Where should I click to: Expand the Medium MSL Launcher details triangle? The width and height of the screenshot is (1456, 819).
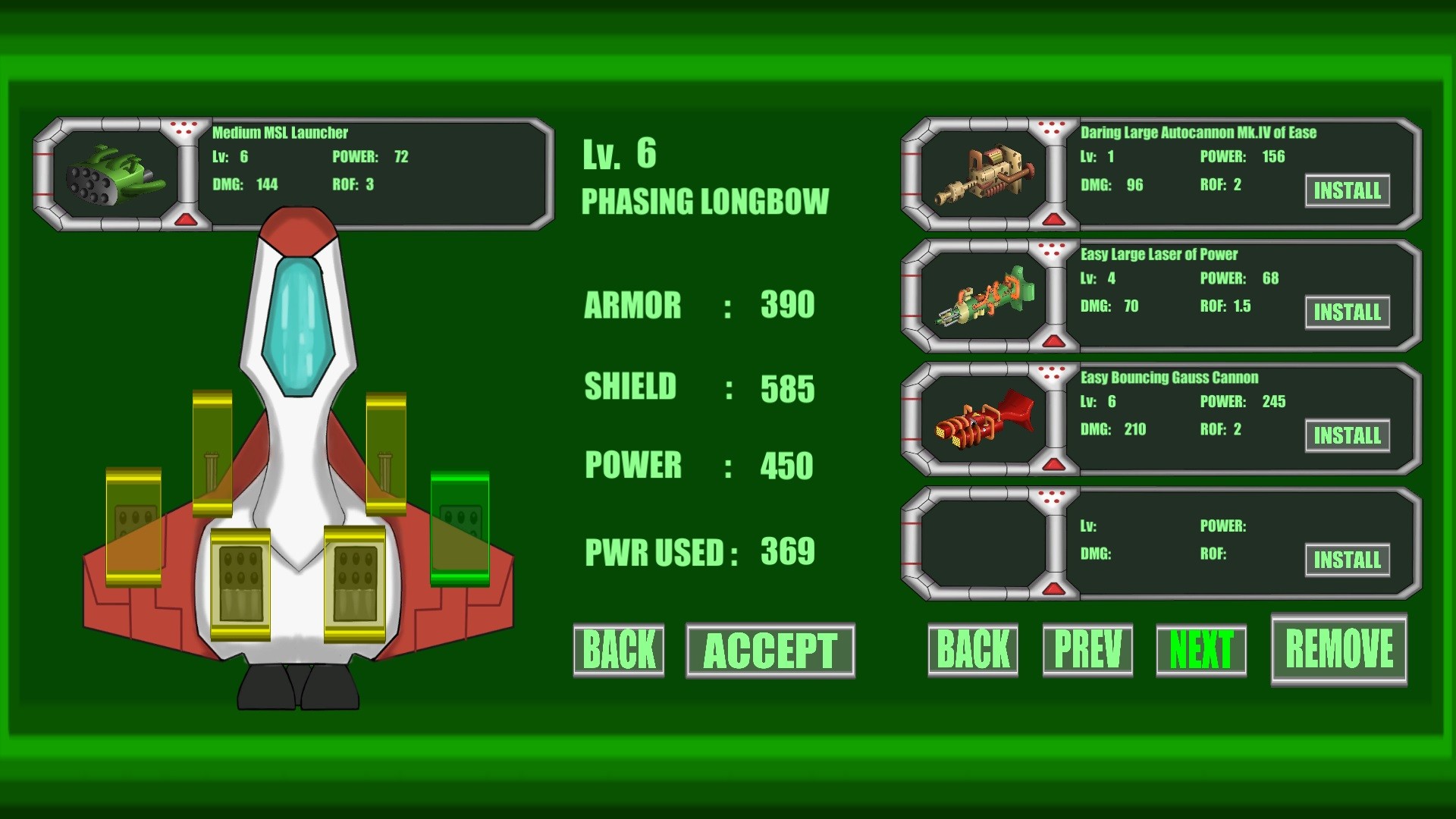click(x=186, y=220)
